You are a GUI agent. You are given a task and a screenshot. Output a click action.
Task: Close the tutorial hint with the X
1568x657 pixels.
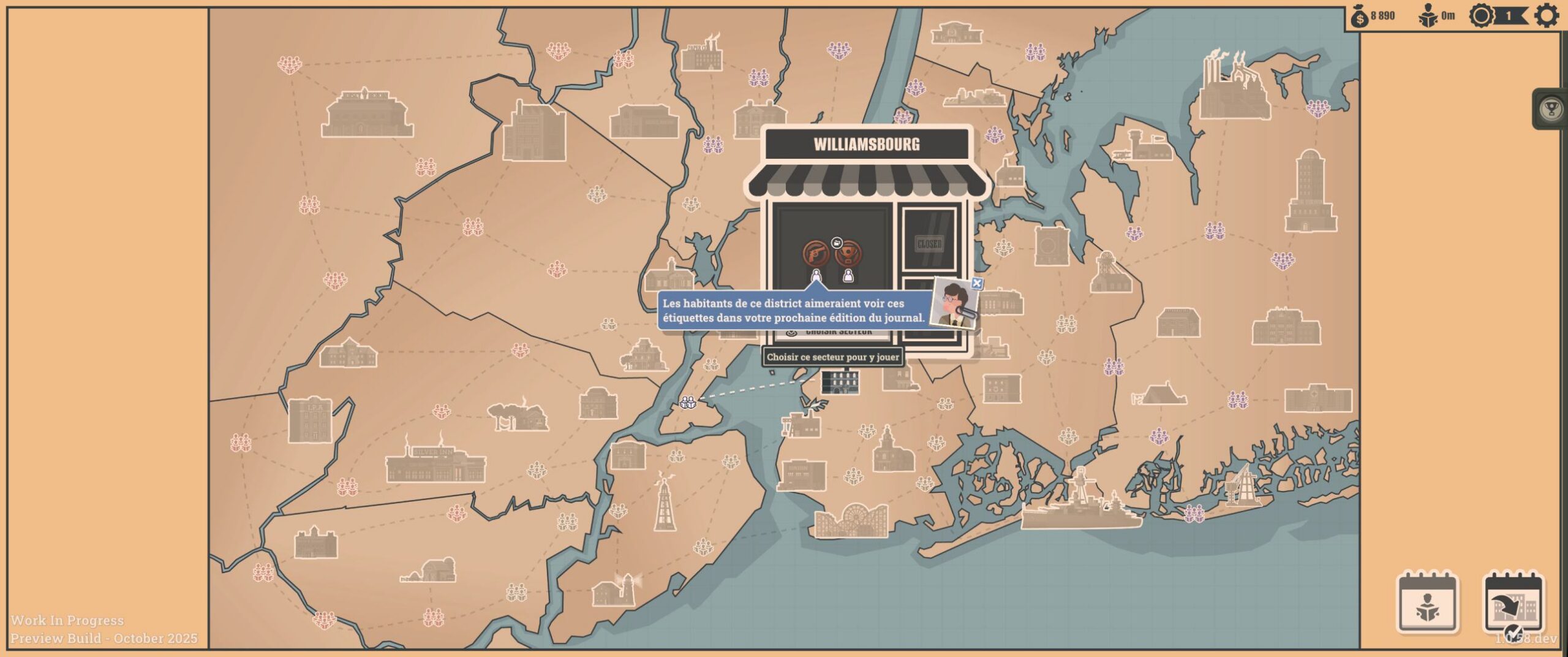coord(977,283)
